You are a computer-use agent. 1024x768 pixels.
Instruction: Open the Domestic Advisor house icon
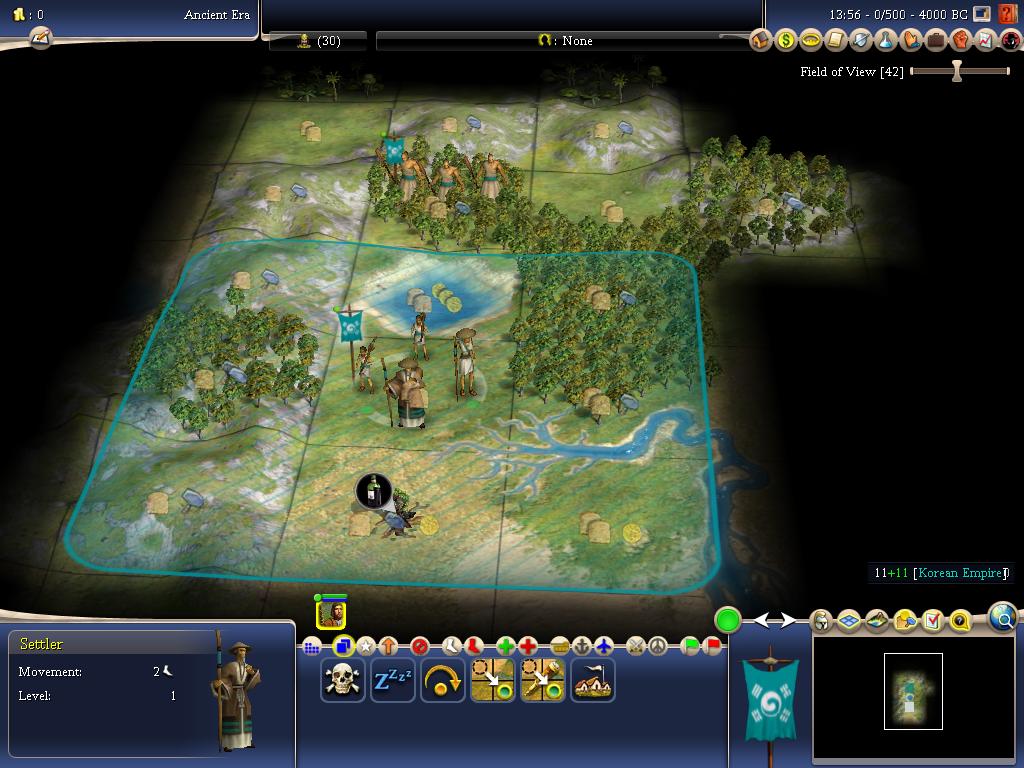pos(761,40)
